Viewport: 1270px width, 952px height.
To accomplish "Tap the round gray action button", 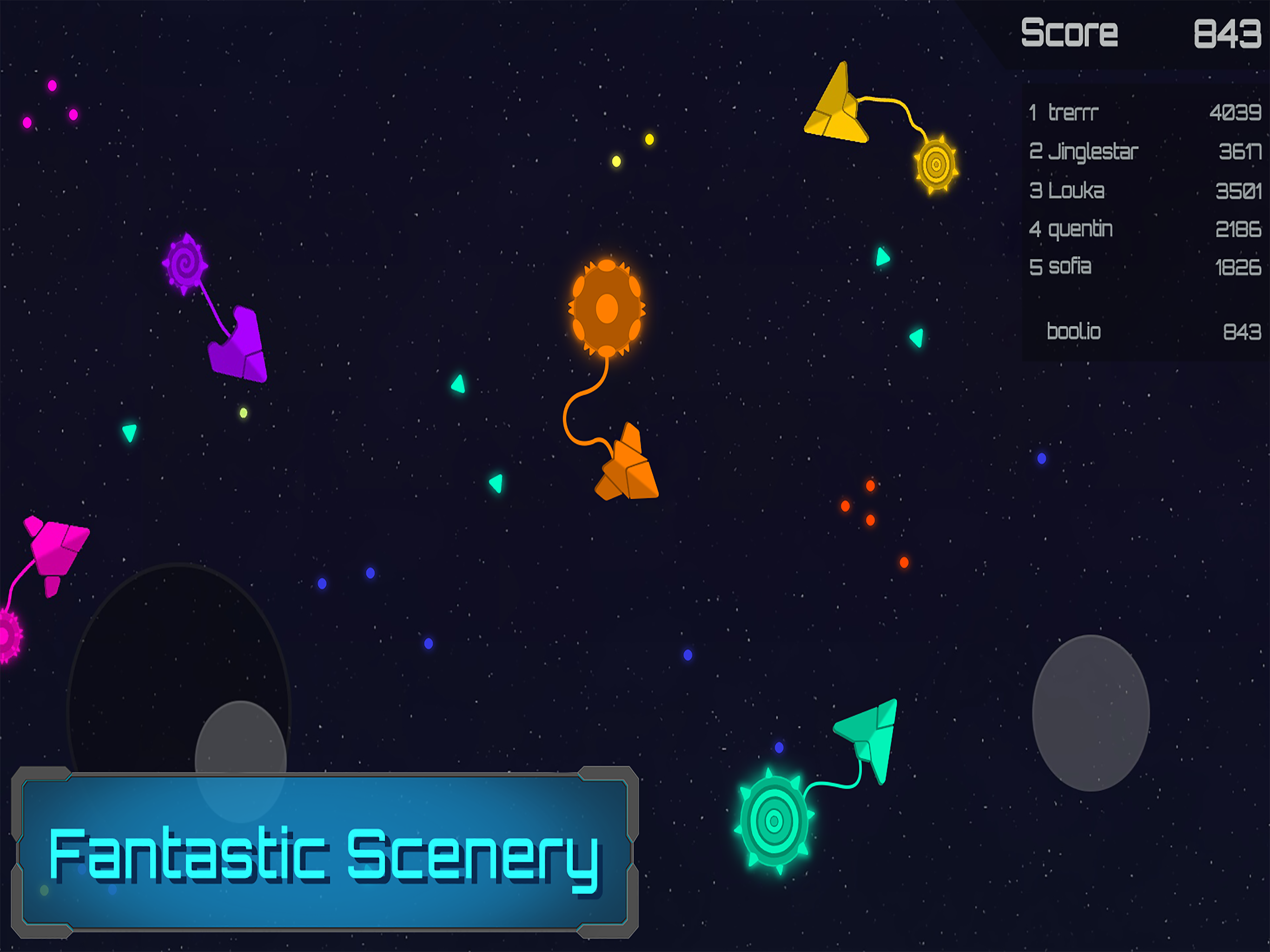I will tap(1090, 713).
